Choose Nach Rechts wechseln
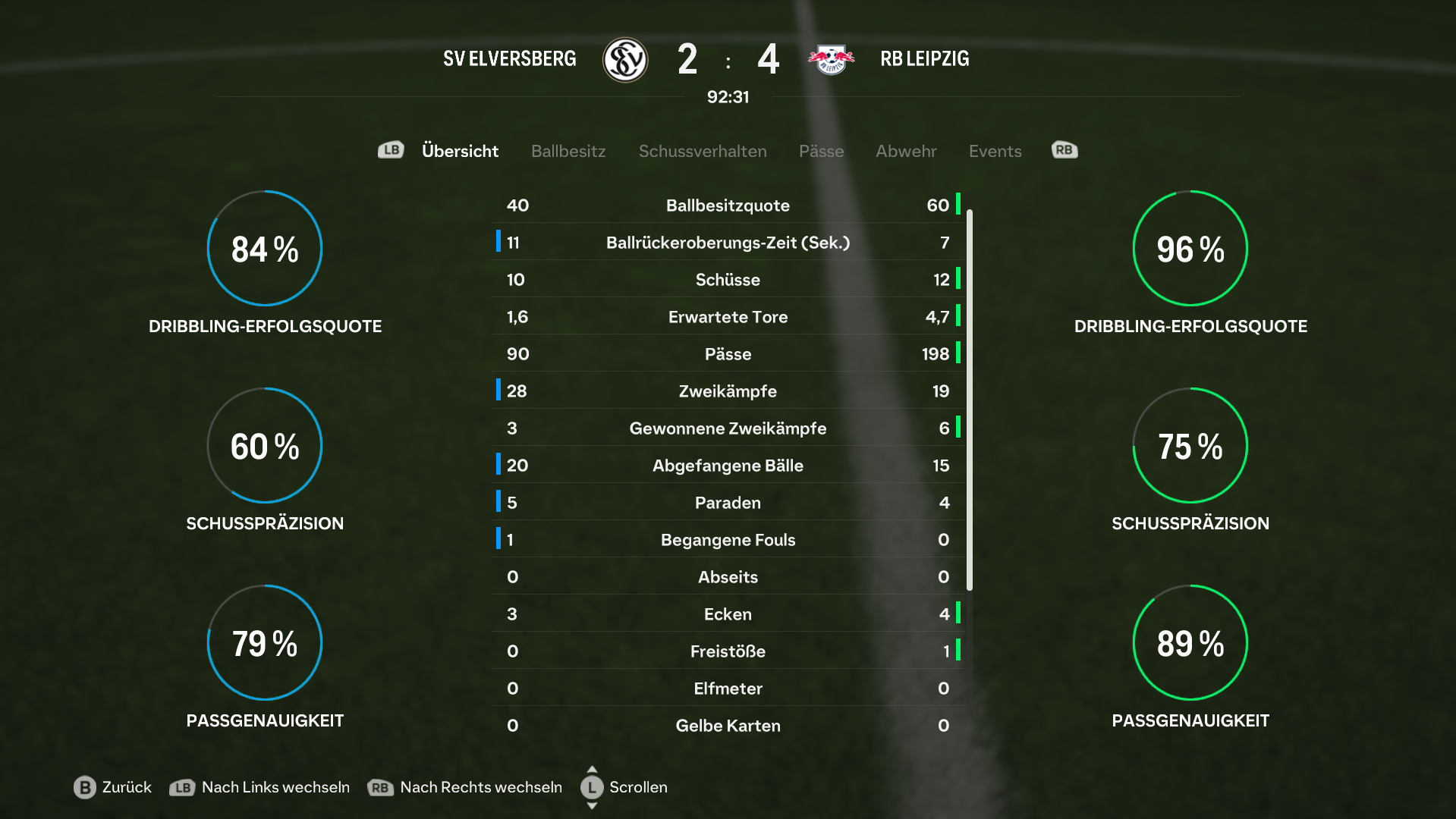 465,787
